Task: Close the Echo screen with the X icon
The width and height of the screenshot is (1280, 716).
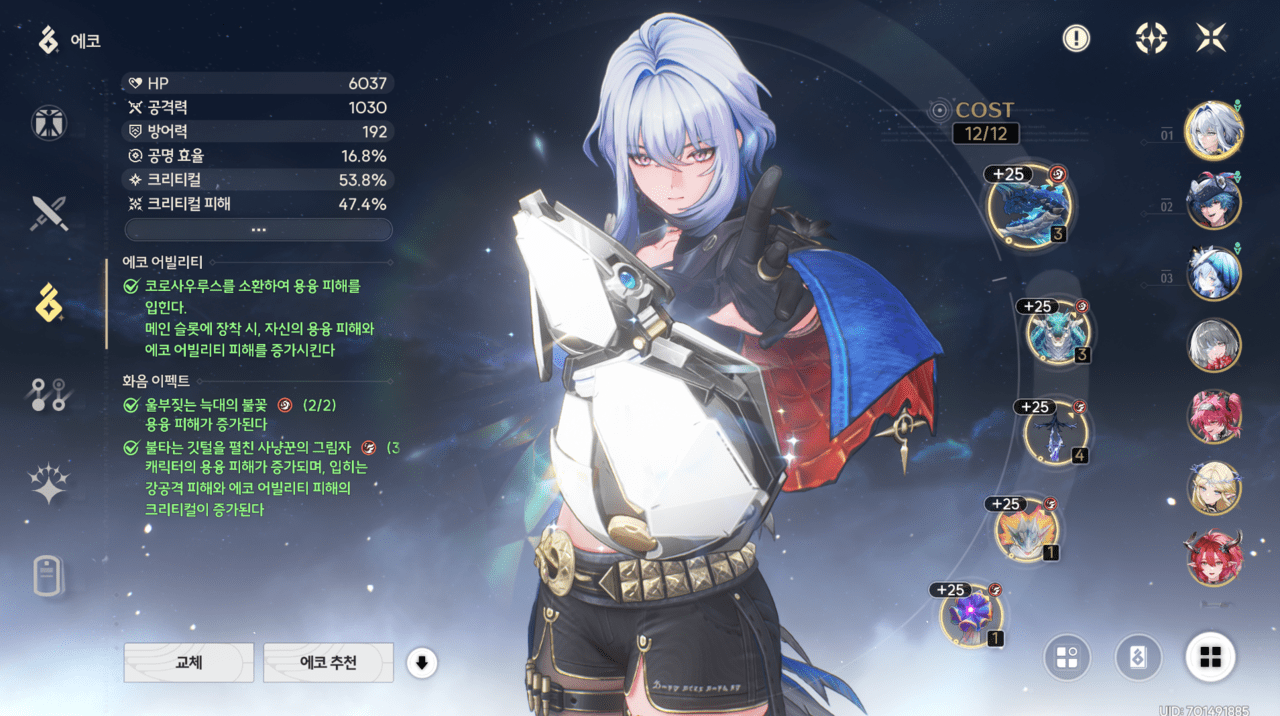Action: click(x=1211, y=39)
